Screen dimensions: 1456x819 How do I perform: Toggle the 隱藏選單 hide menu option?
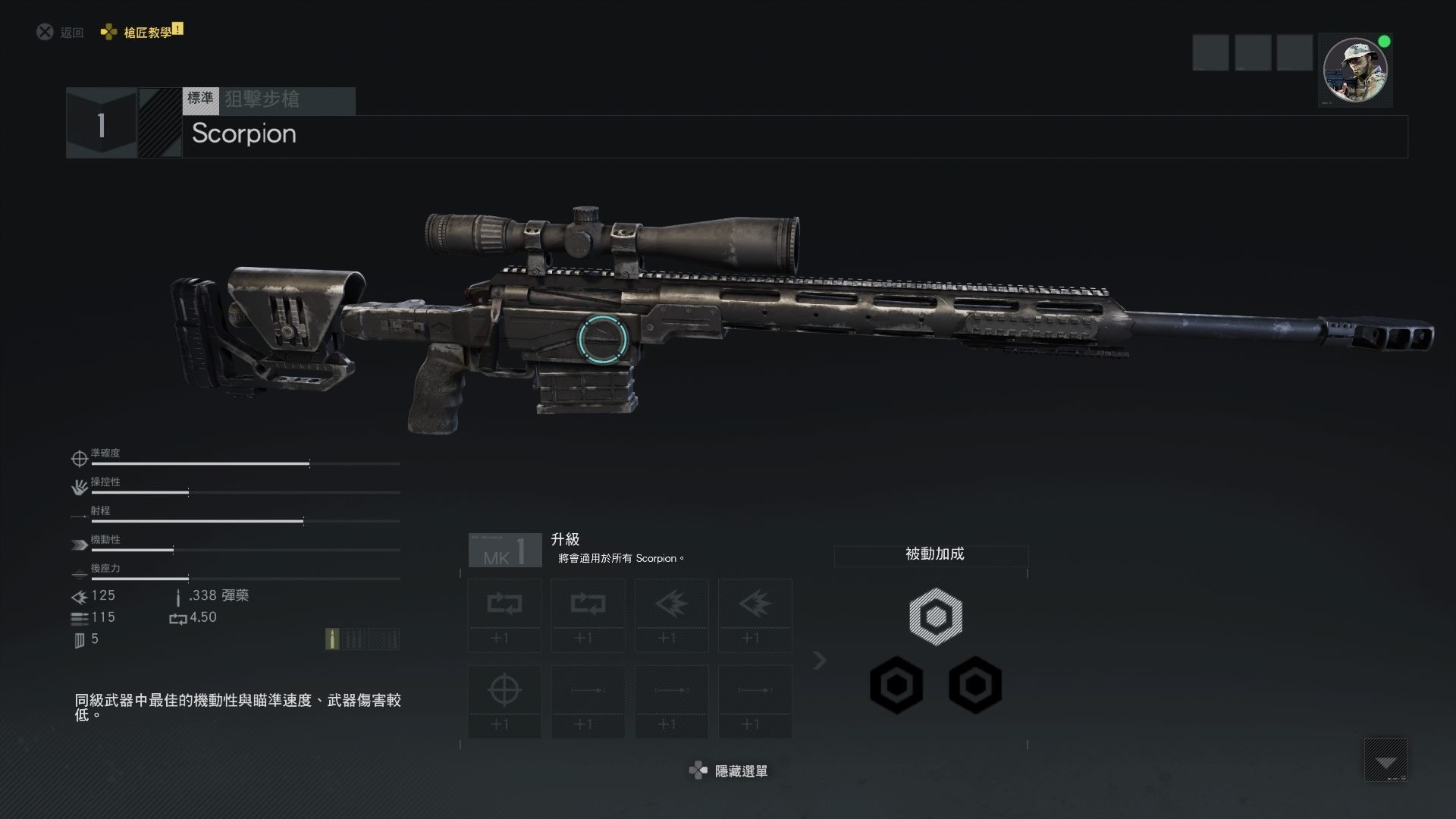tap(729, 771)
